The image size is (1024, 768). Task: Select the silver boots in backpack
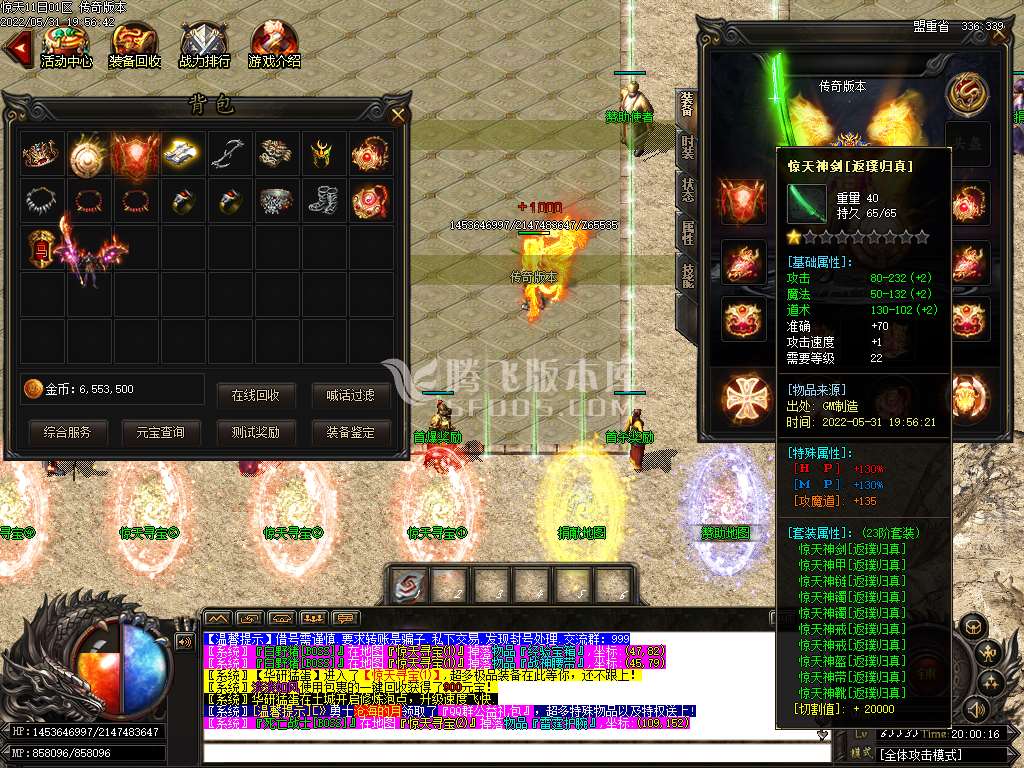coord(324,200)
